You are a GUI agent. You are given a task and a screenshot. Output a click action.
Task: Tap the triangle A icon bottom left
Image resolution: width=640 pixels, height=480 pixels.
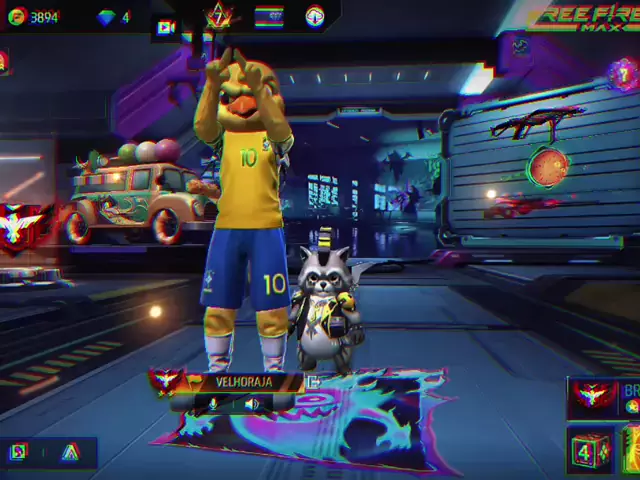coord(69,453)
